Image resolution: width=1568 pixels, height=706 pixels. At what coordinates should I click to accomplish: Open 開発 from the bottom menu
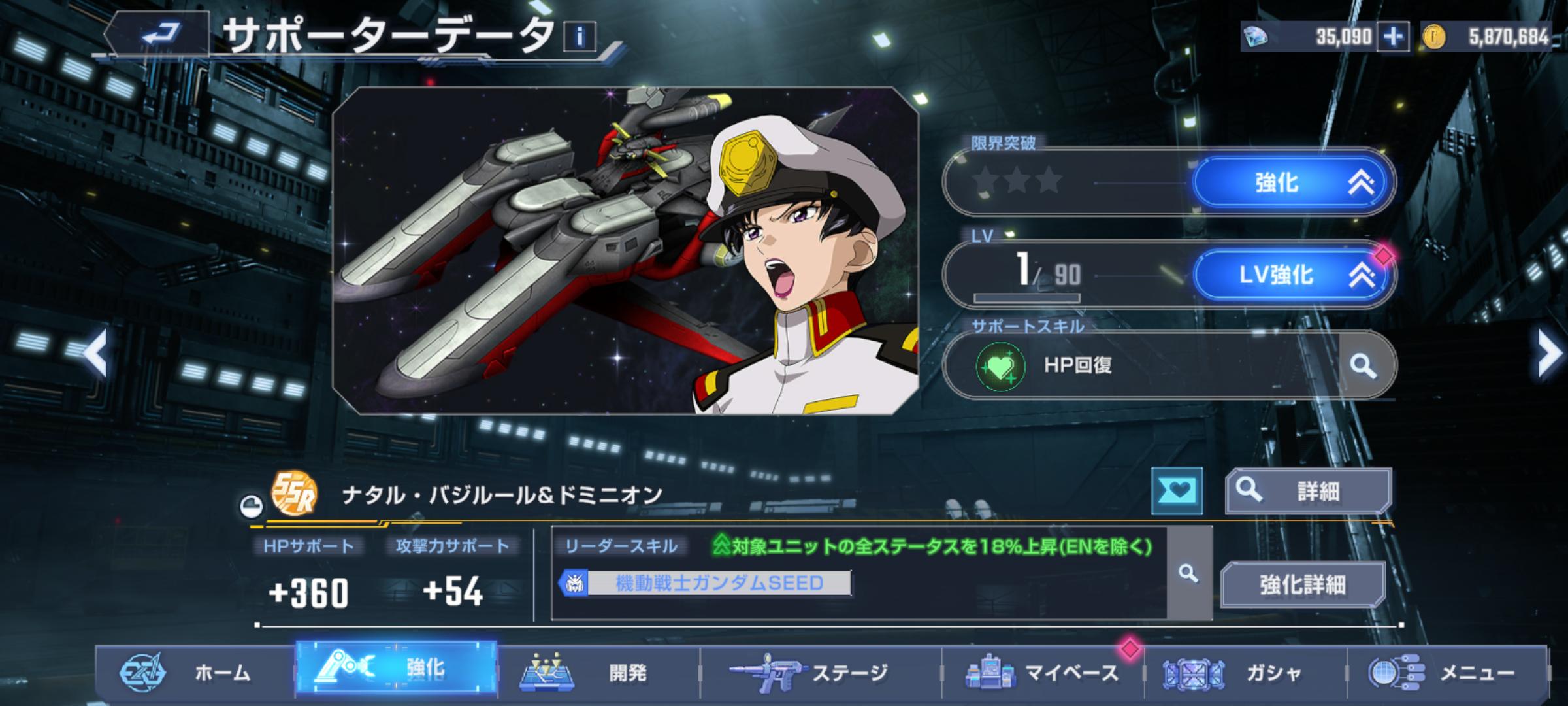click(598, 672)
